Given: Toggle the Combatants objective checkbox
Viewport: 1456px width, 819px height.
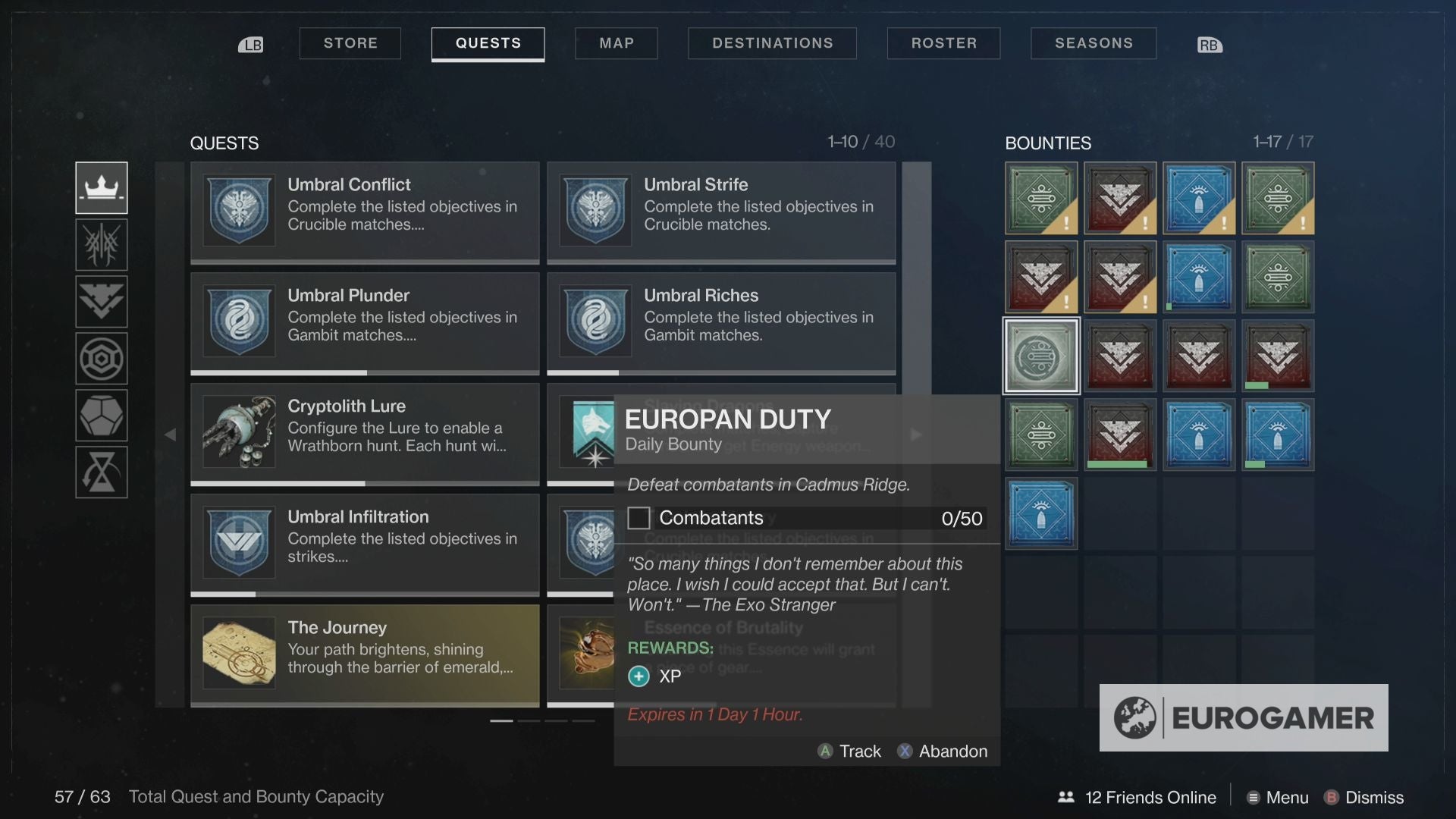Looking at the screenshot, I should tap(639, 517).
